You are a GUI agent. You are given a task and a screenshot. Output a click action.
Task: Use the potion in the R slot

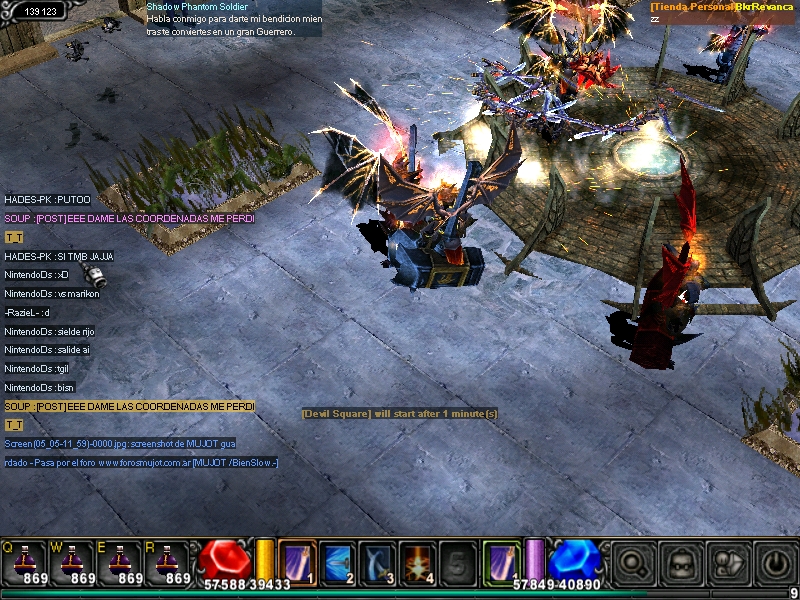168,561
